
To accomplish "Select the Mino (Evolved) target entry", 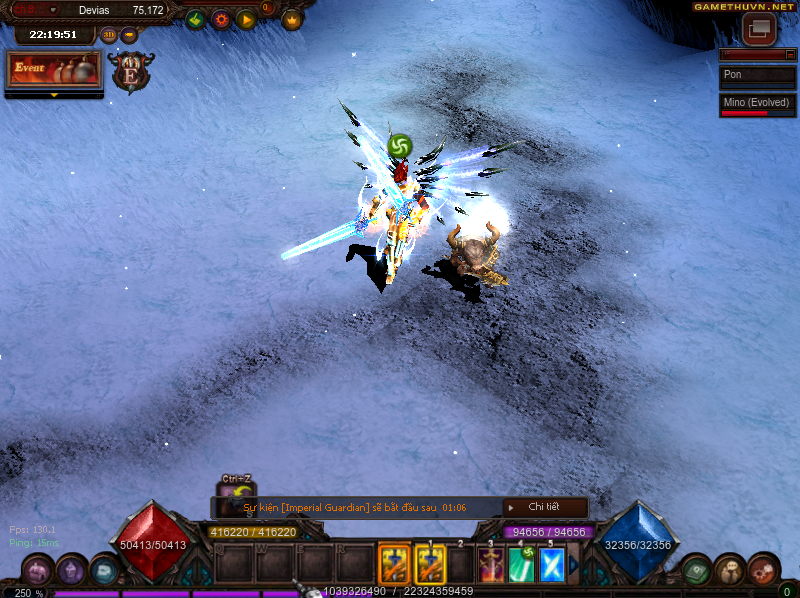I will point(757,103).
